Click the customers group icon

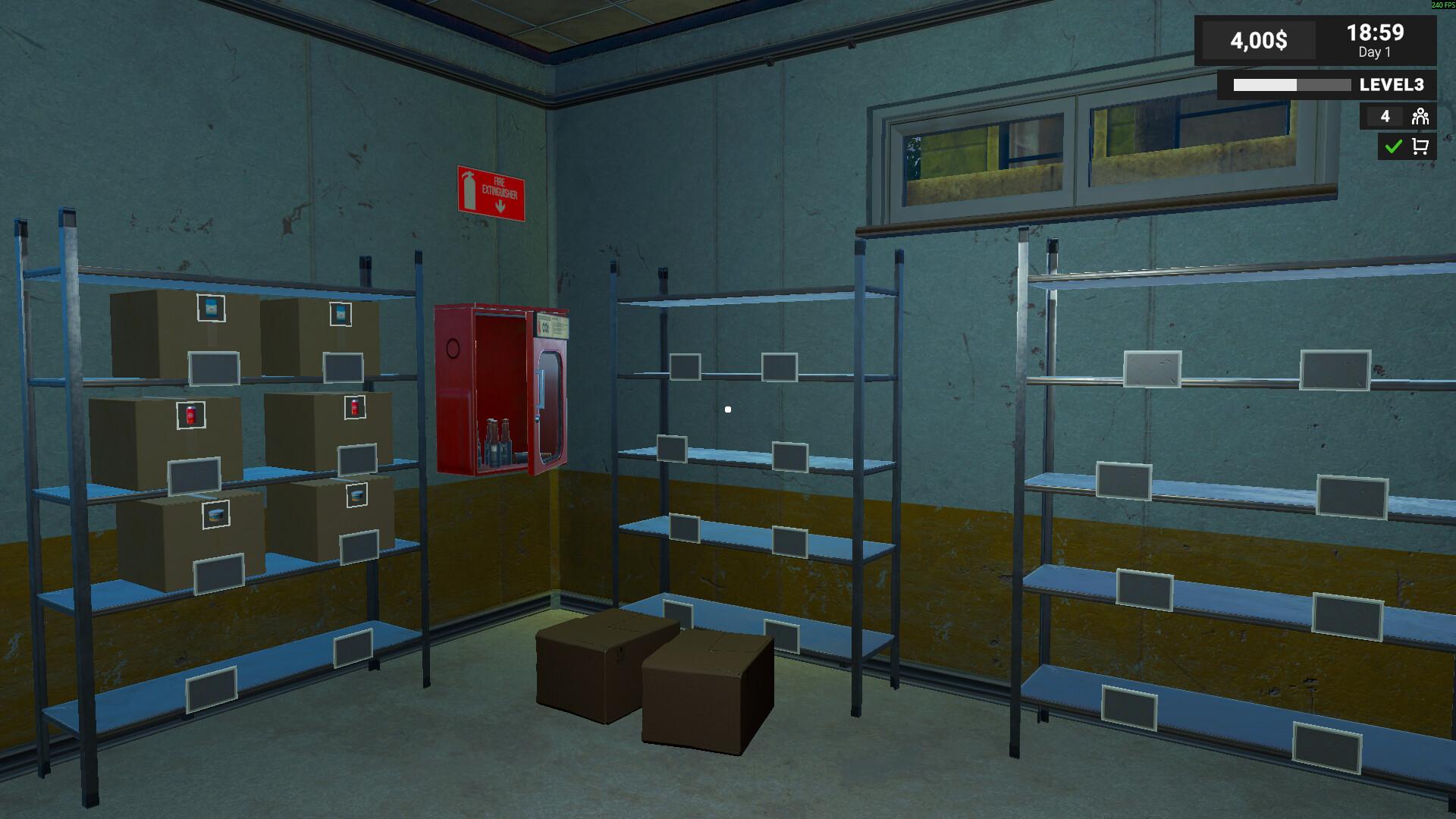(x=1420, y=117)
